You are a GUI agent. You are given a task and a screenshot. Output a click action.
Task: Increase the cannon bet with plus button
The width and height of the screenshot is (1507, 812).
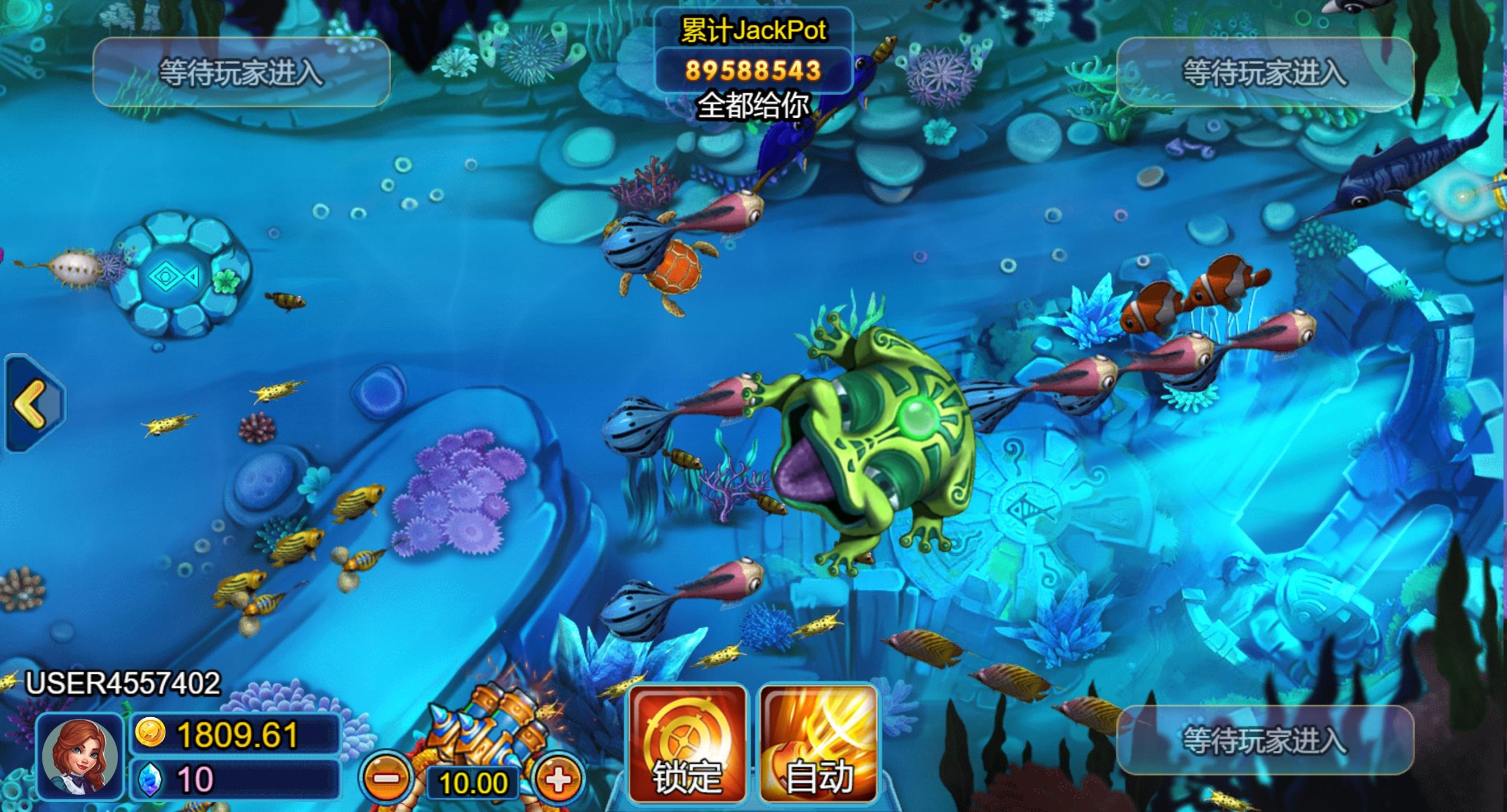coord(558,779)
